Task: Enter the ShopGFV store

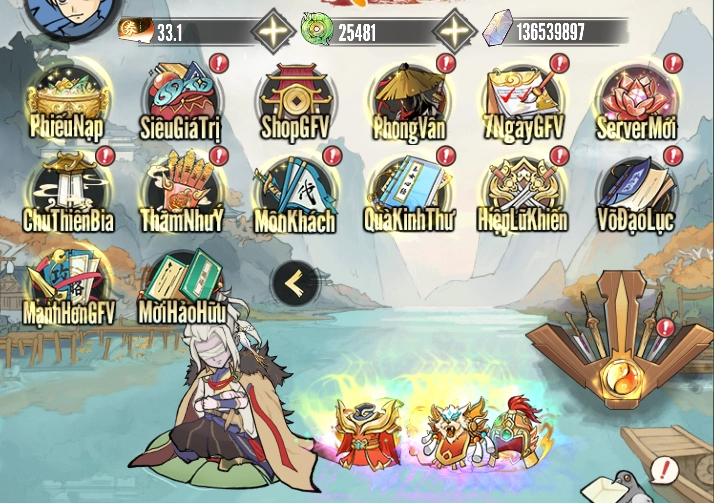Action: pyautogui.click(x=296, y=100)
